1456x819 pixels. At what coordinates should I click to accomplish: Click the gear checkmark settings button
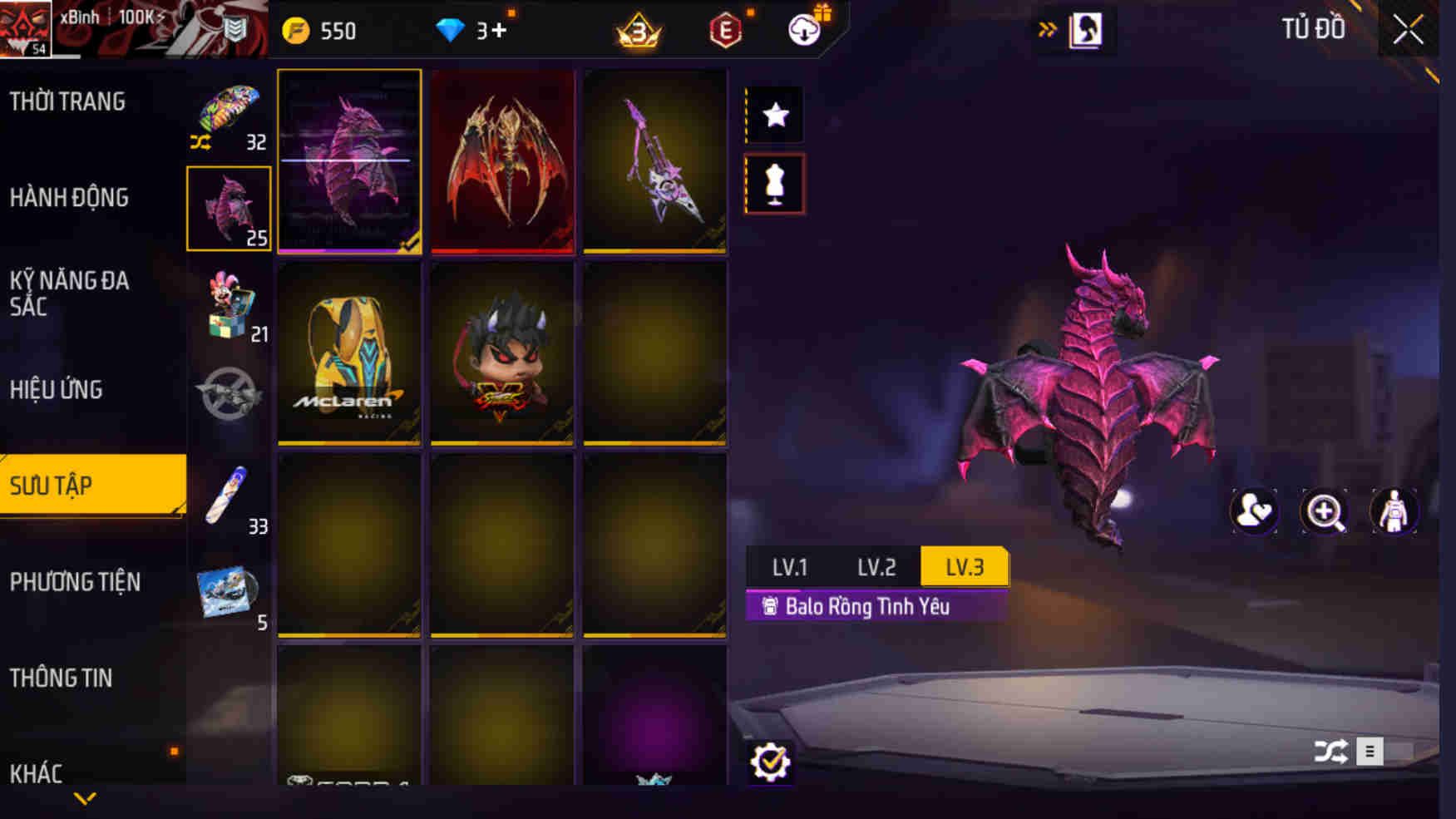click(770, 761)
